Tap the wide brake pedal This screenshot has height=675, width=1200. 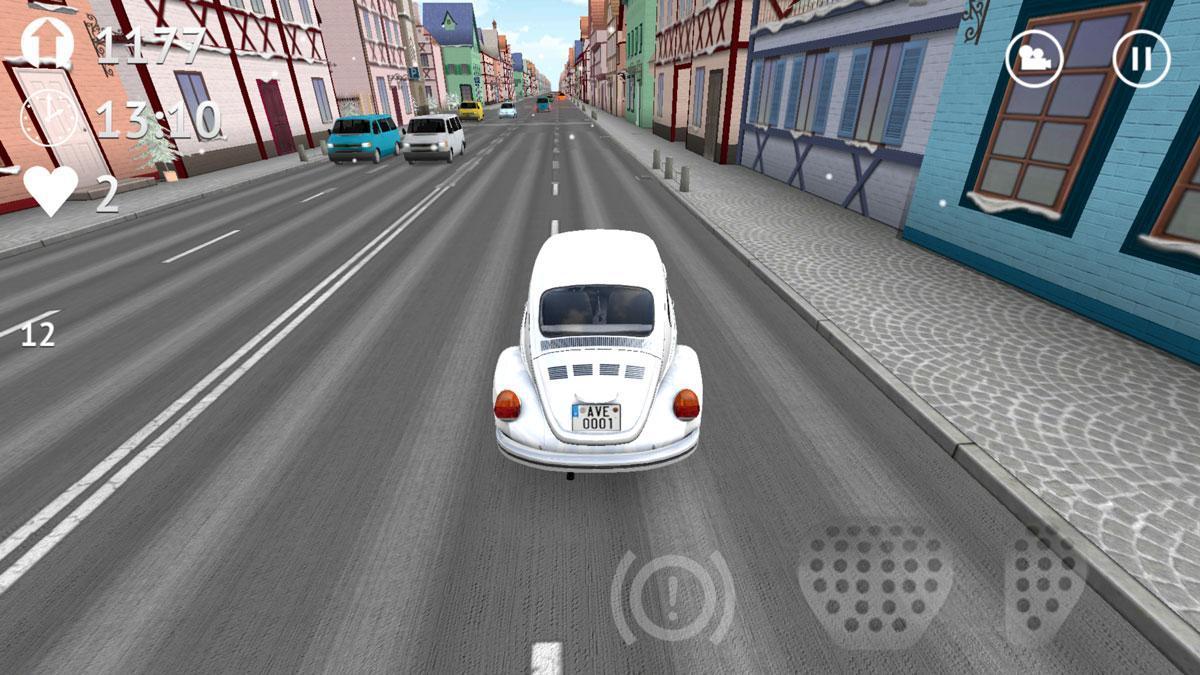point(875,582)
